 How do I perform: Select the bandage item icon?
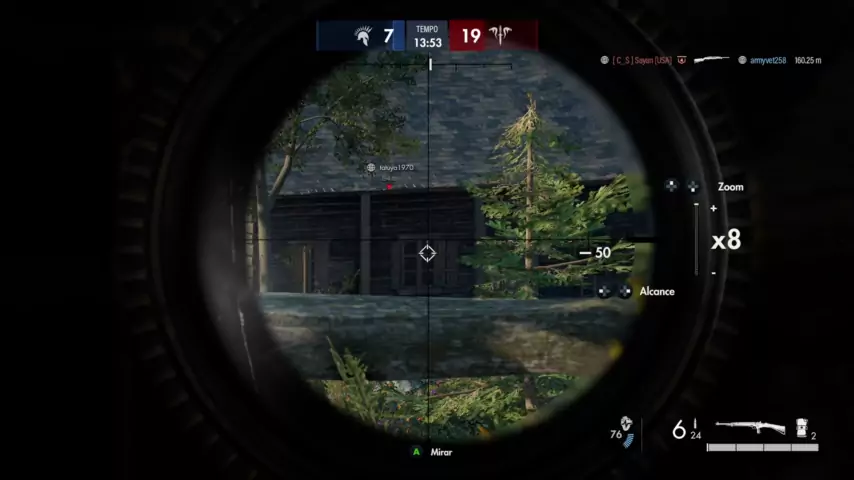(802, 429)
